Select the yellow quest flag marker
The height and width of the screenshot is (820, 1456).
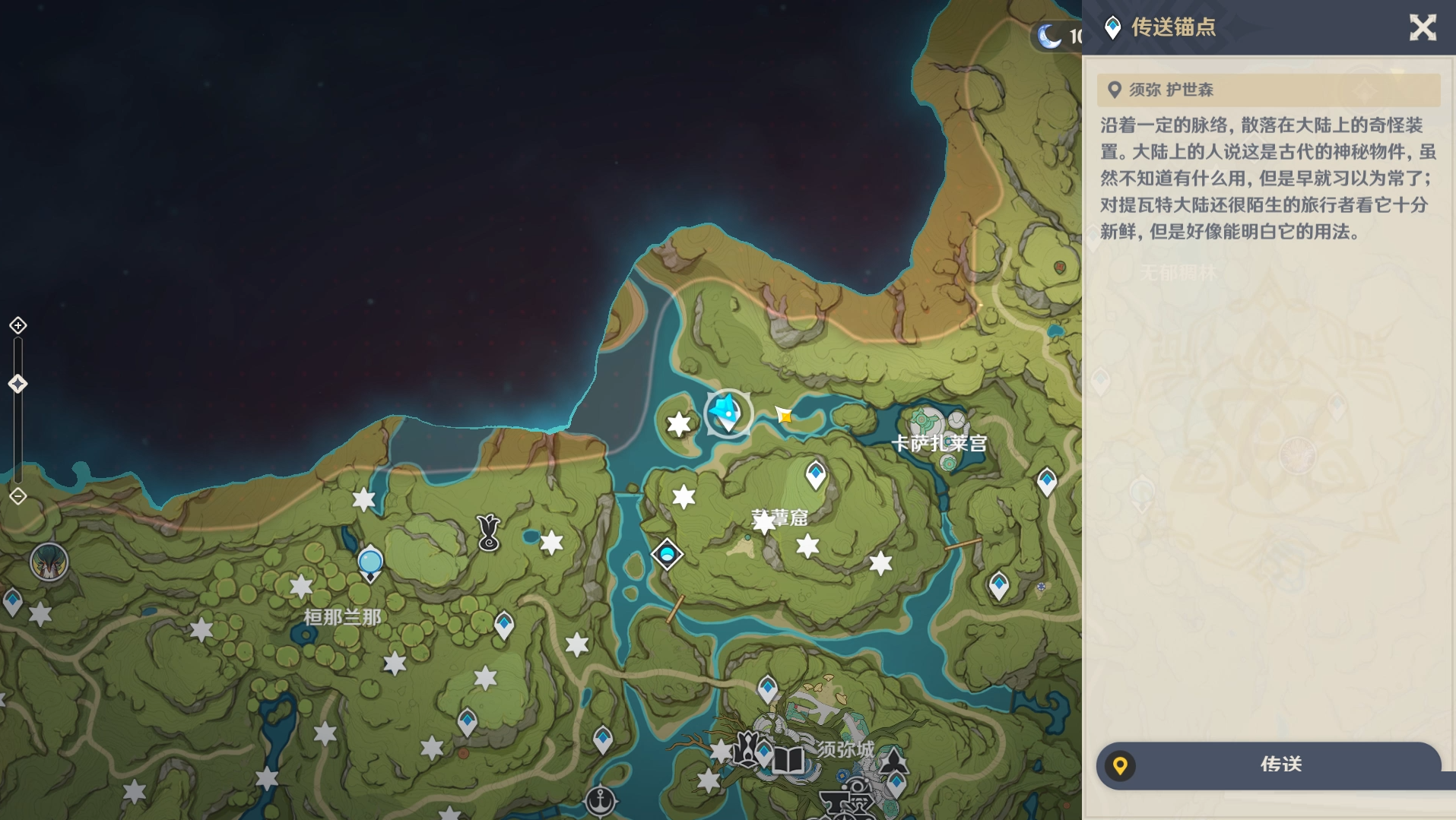point(784,415)
